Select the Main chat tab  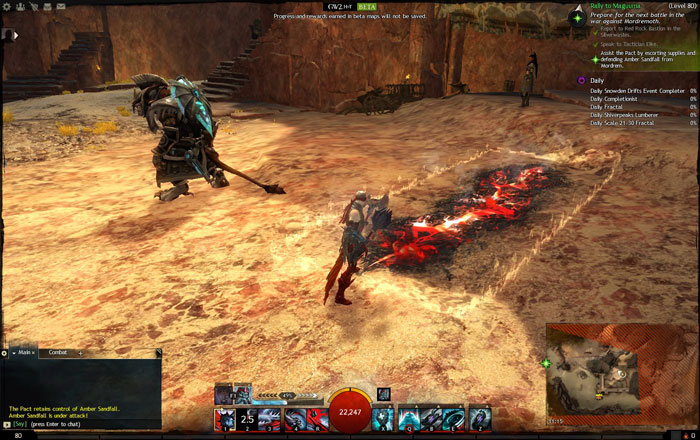point(24,352)
